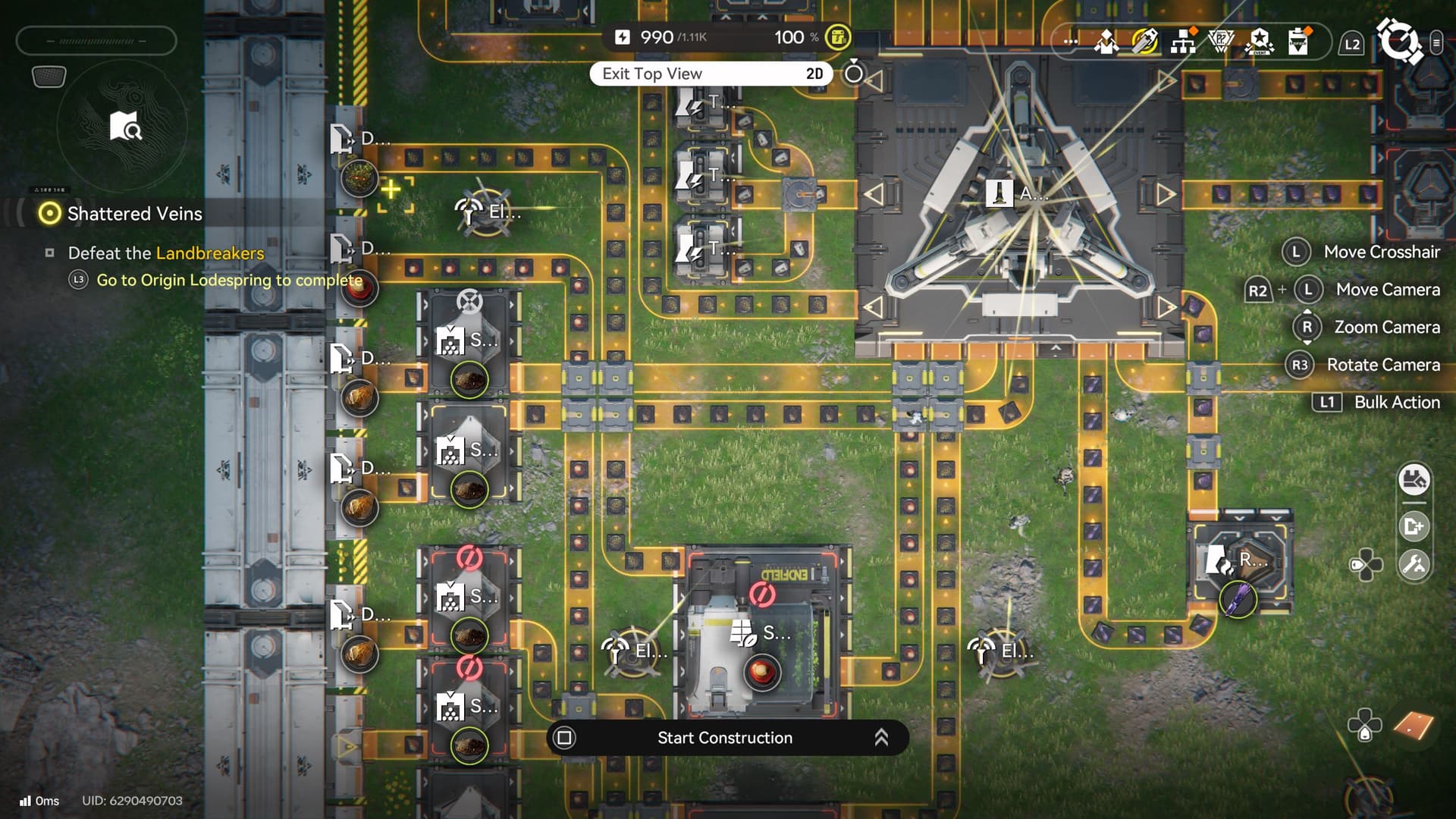Click the small pill-shaped list button

pyautogui.click(x=1436, y=43)
